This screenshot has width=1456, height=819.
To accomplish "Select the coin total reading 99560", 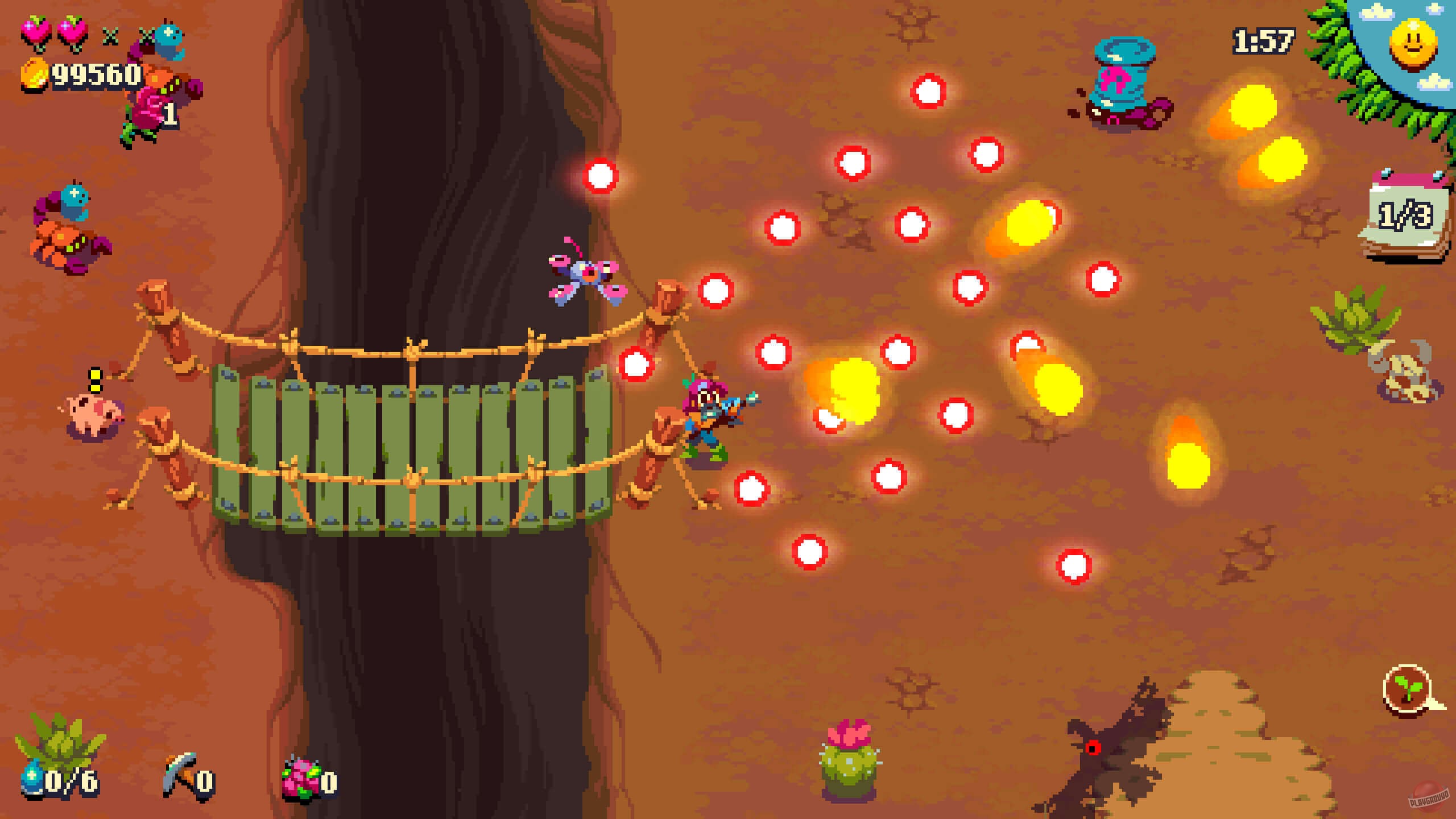I will point(94,76).
